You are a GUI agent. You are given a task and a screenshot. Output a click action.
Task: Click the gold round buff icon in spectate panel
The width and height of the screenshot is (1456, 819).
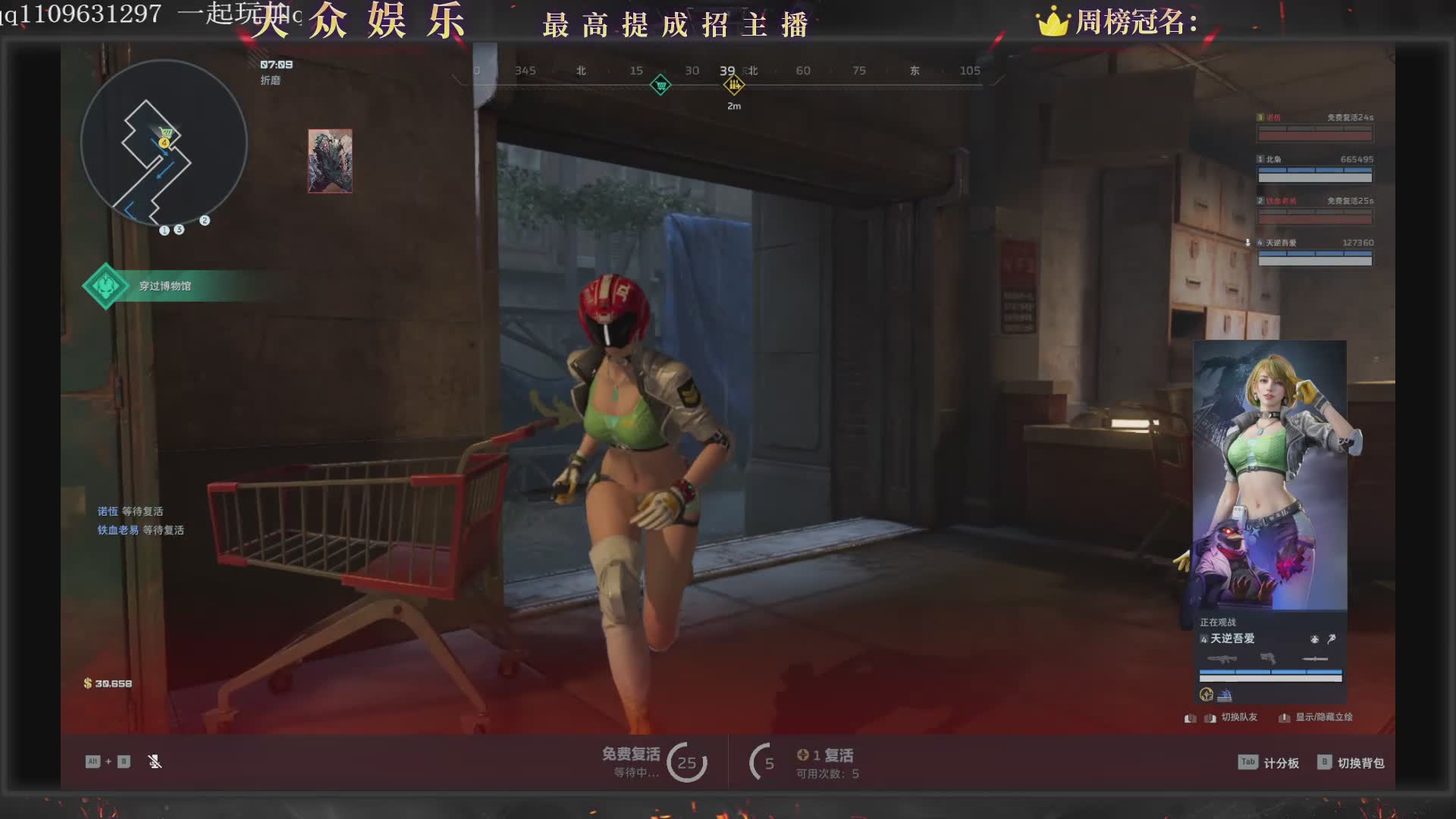pos(1207,695)
